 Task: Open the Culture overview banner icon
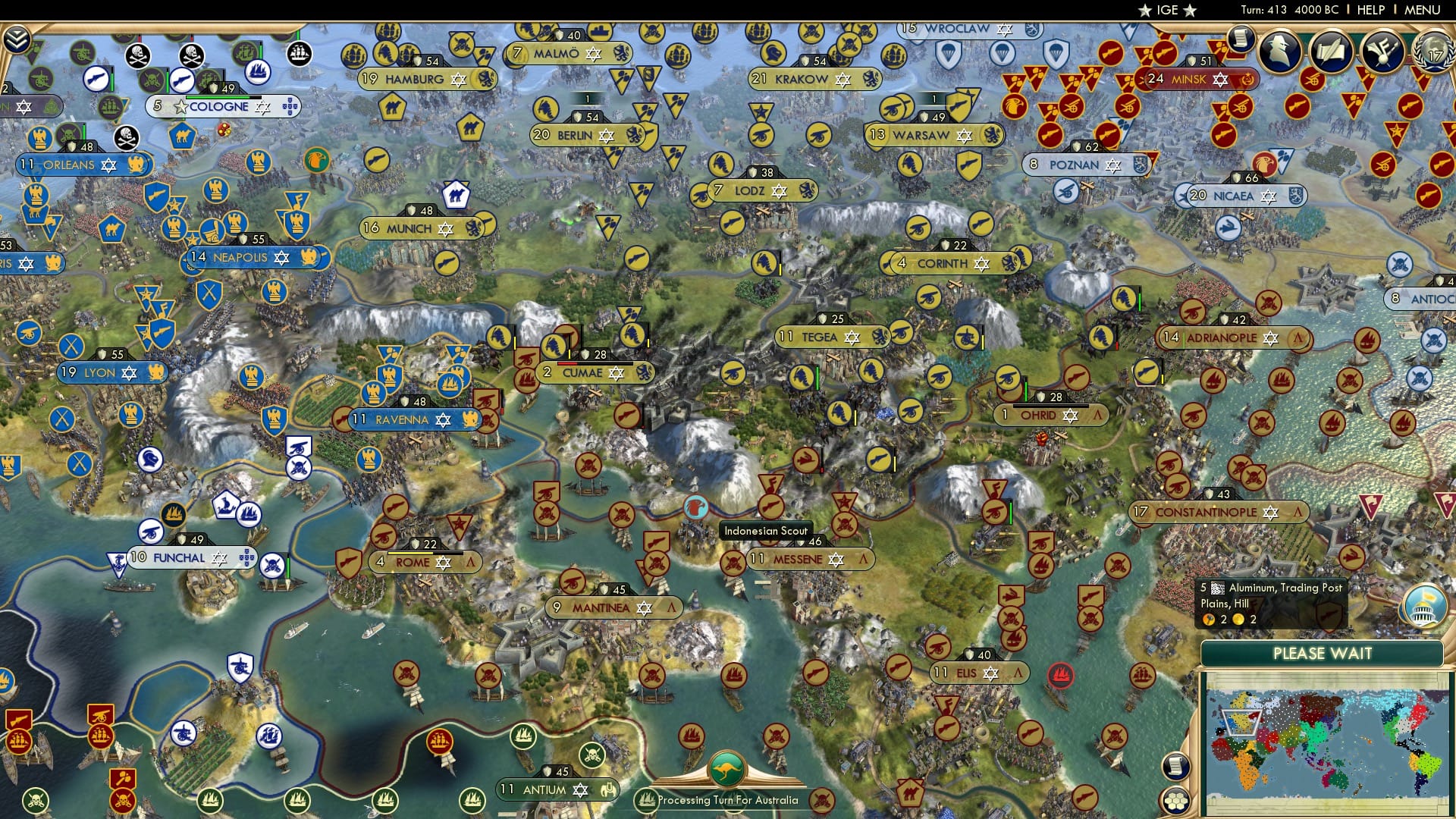click(1382, 51)
